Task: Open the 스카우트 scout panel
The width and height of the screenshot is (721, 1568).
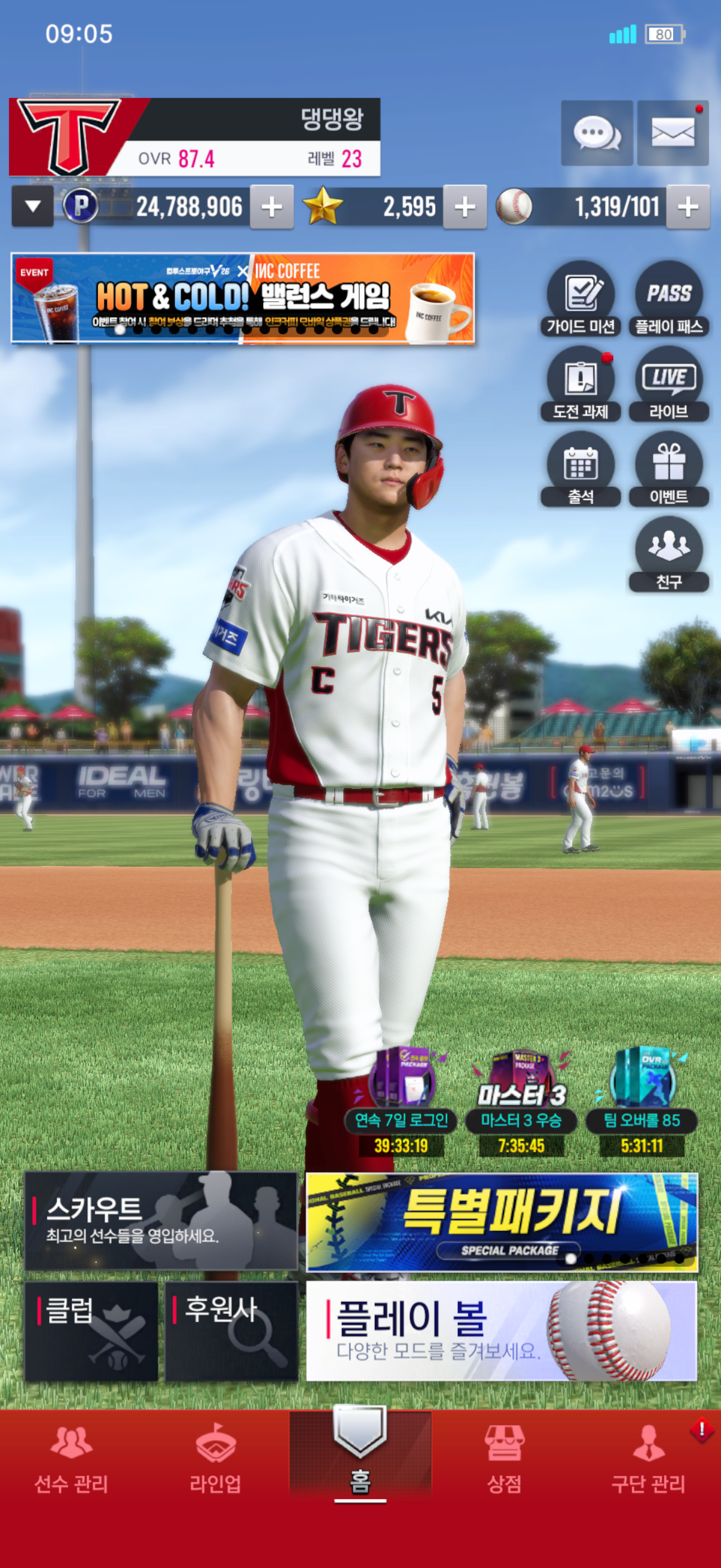Action: 161,1221
